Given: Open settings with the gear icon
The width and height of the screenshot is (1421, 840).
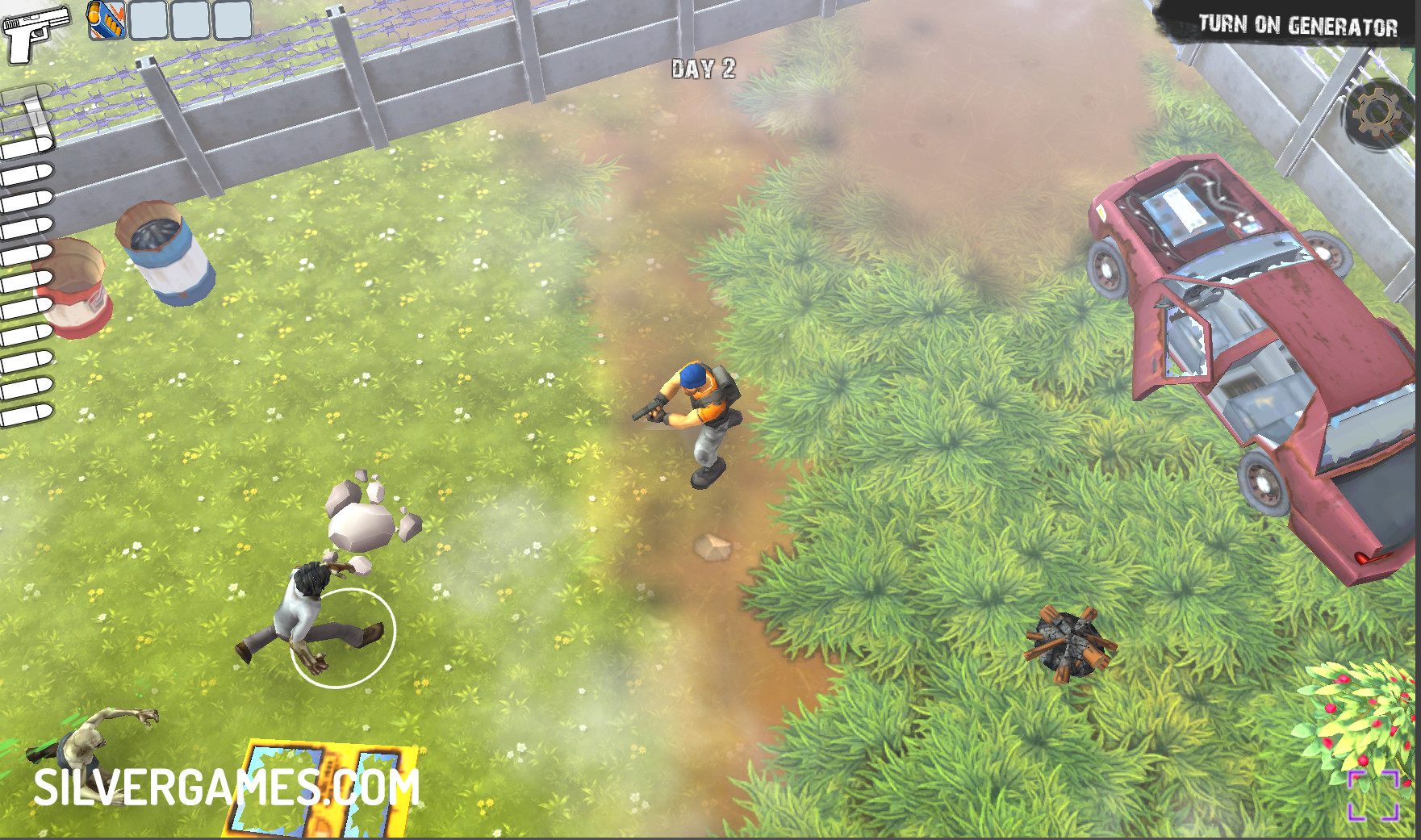Looking at the screenshot, I should point(1377,114).
